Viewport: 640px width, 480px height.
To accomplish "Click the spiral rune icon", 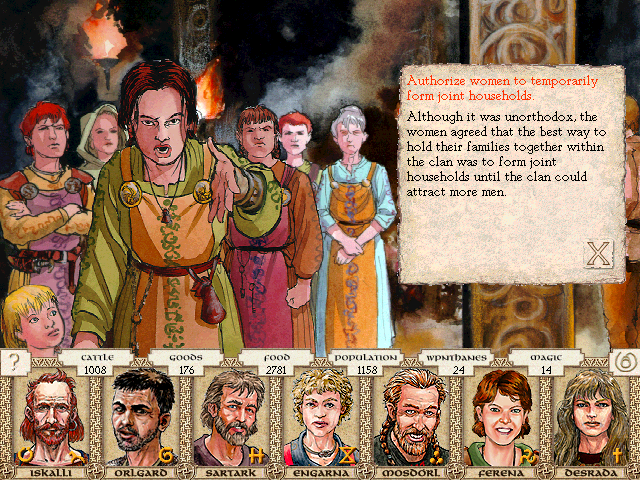I will click(x=624, y=361).
